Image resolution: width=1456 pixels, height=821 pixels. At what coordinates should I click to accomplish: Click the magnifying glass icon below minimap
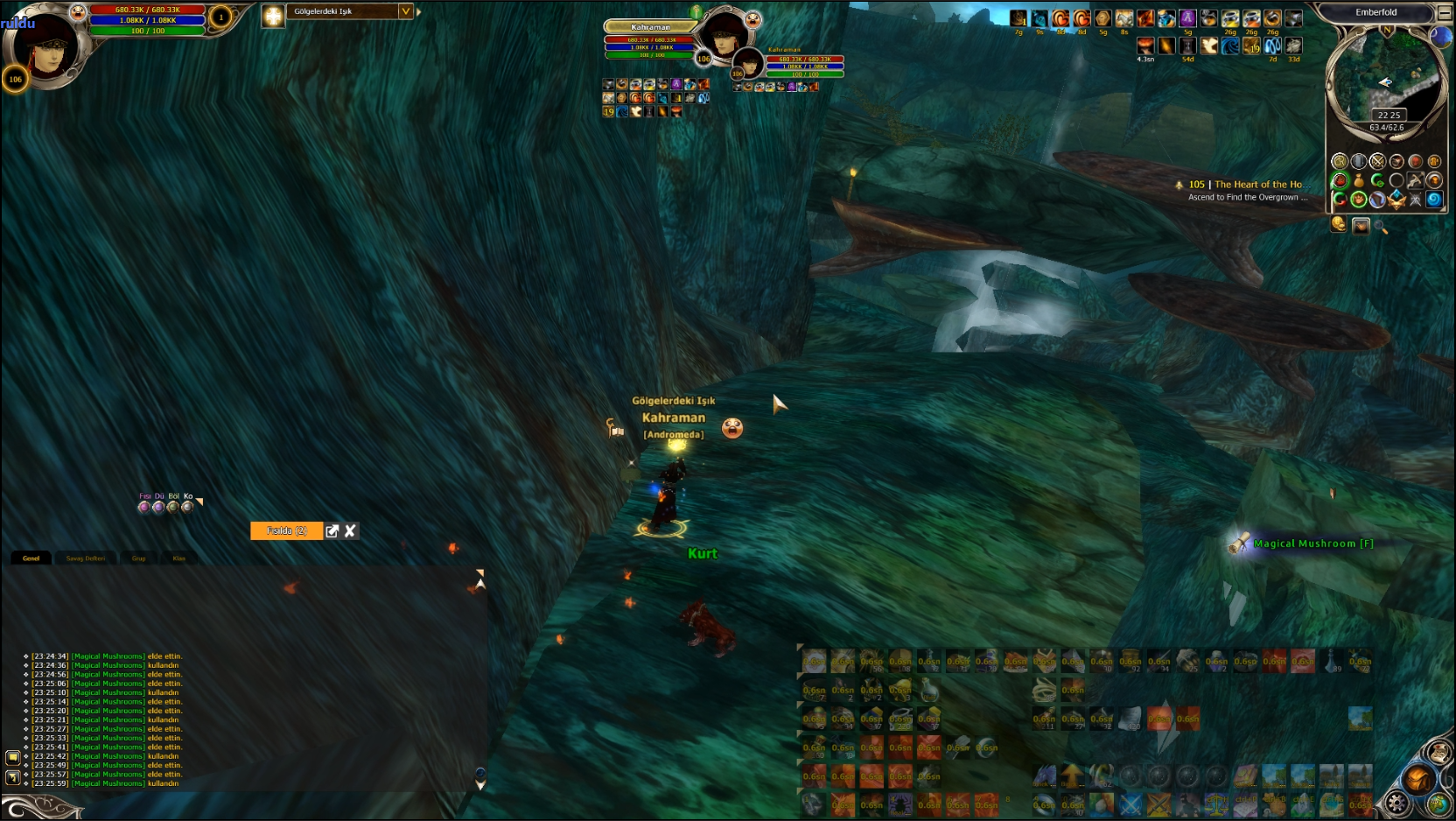click(1382, 227)
